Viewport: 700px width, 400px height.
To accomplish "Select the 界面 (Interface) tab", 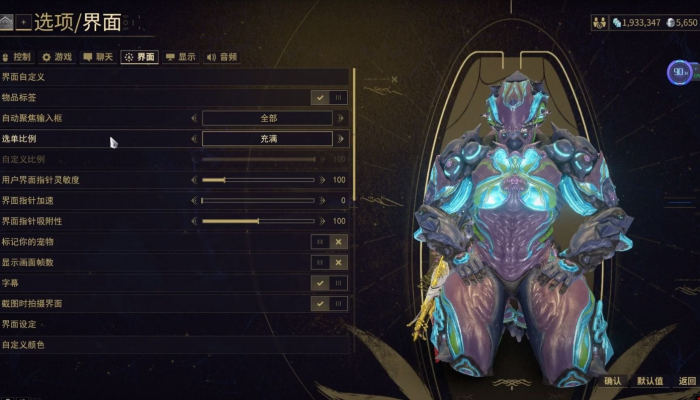I will pyautogui.click(x=140, y=57).
